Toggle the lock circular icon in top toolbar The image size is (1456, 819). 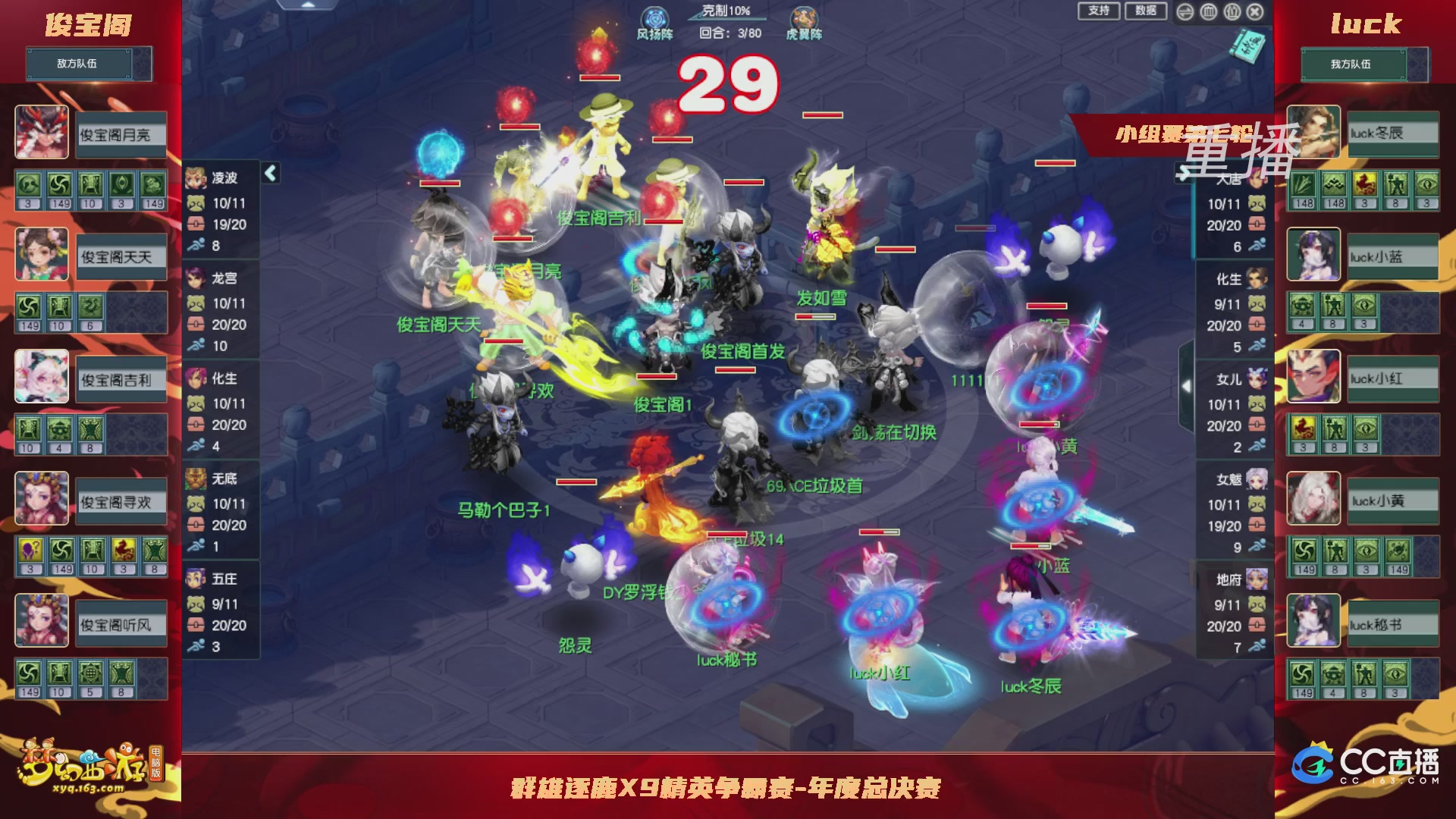1232,12
